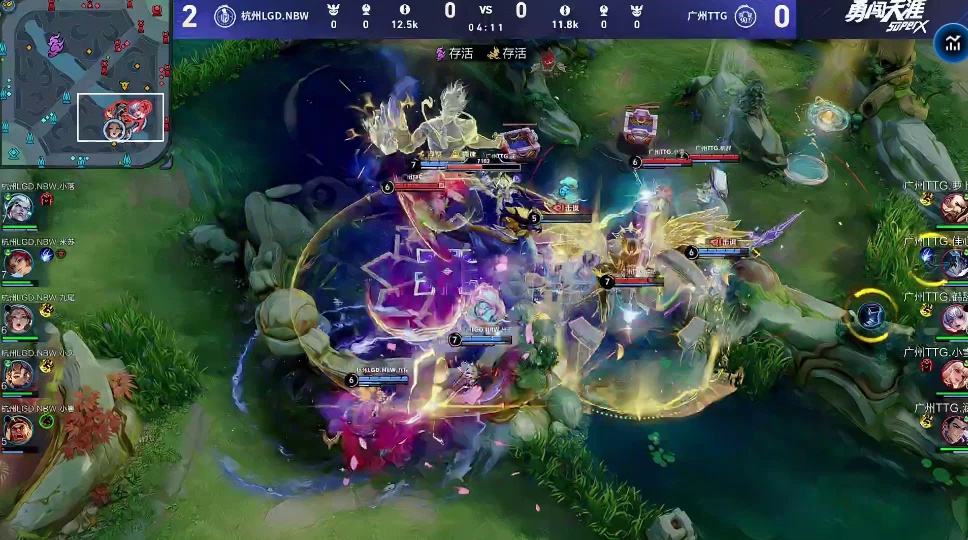Select the third 广州TTG player's portrait
This screenshot has height=540, width=968.
953,318
